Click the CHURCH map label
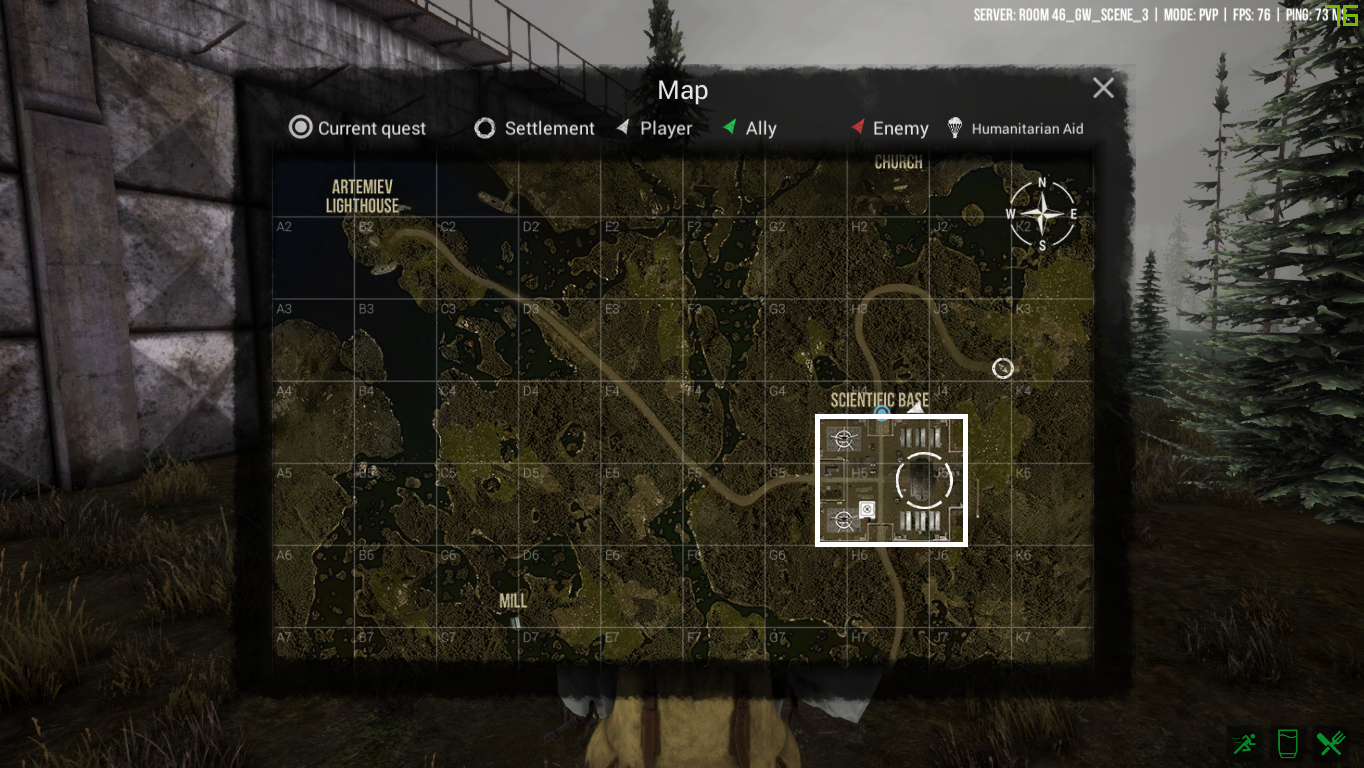The width and height of the screenshot is (1364, 768). coord(898,161)
